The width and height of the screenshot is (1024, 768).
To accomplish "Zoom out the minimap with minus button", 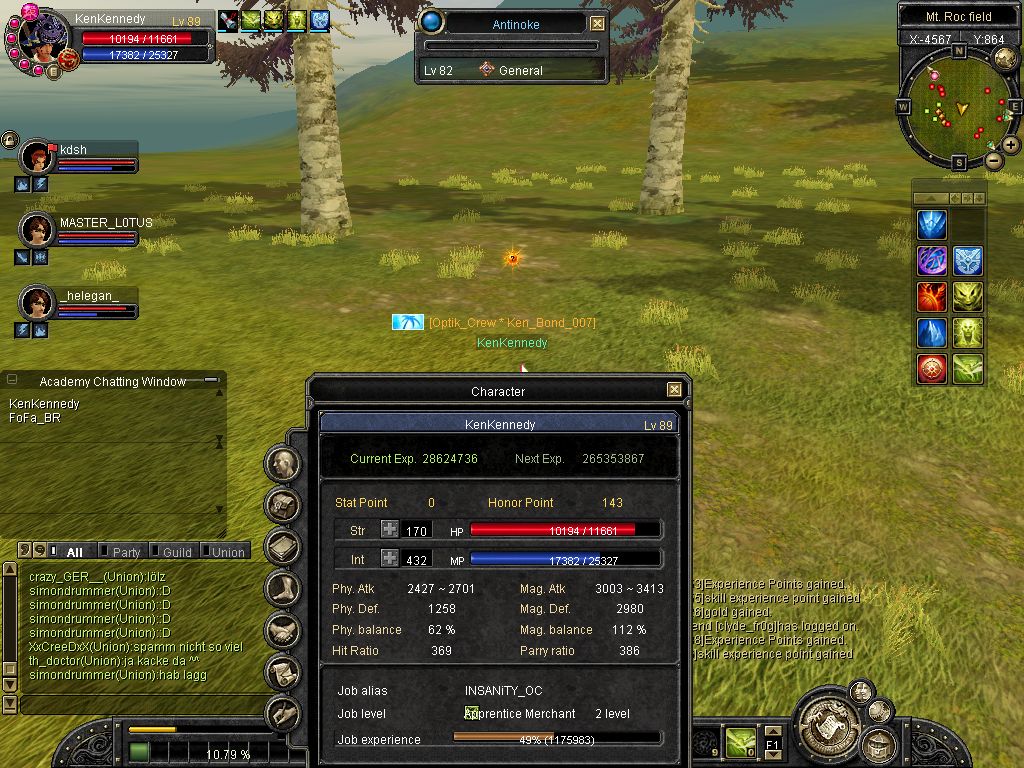I will coord(993,160).
